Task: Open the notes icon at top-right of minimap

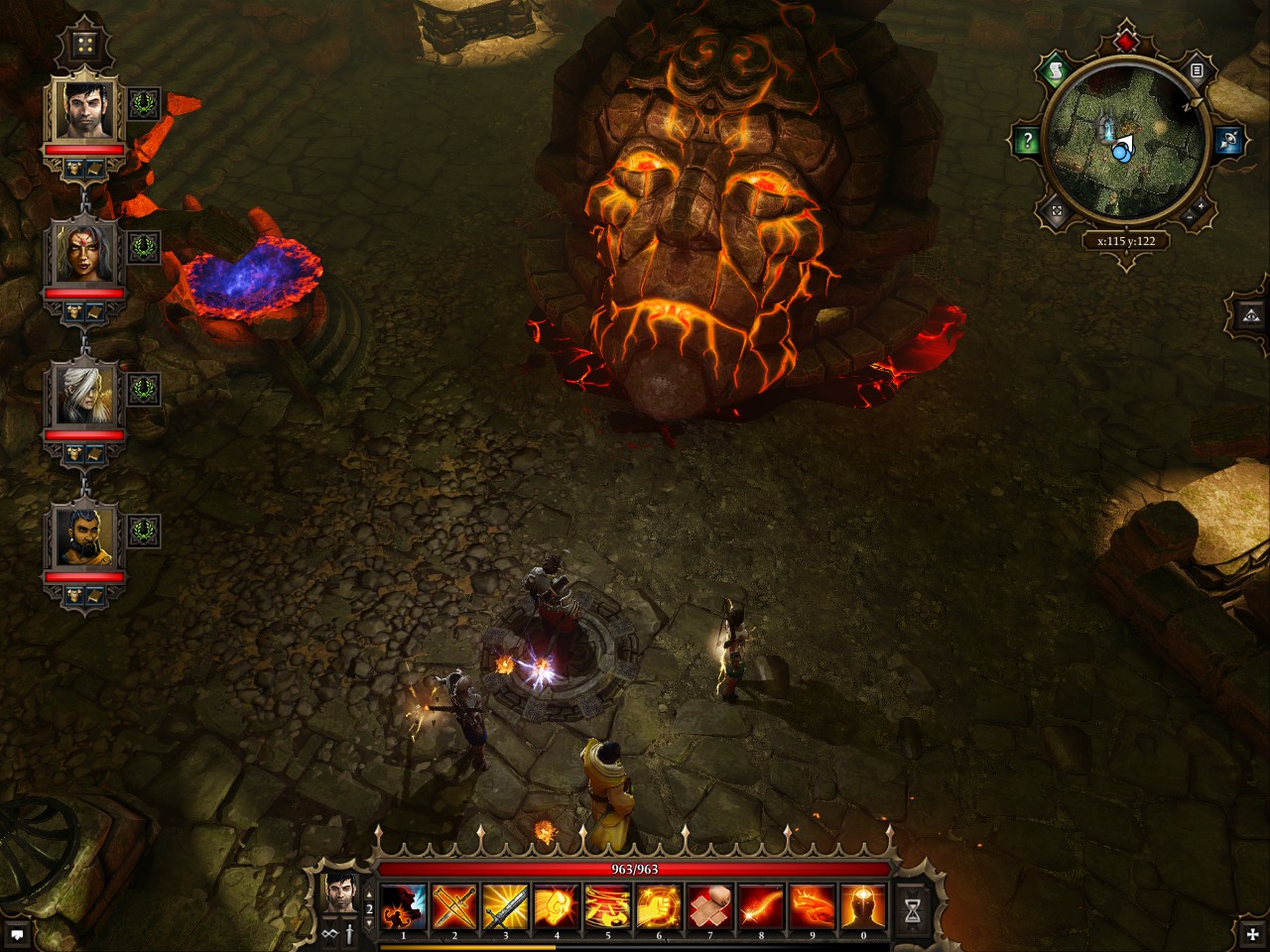Action: pos(1197,69)
